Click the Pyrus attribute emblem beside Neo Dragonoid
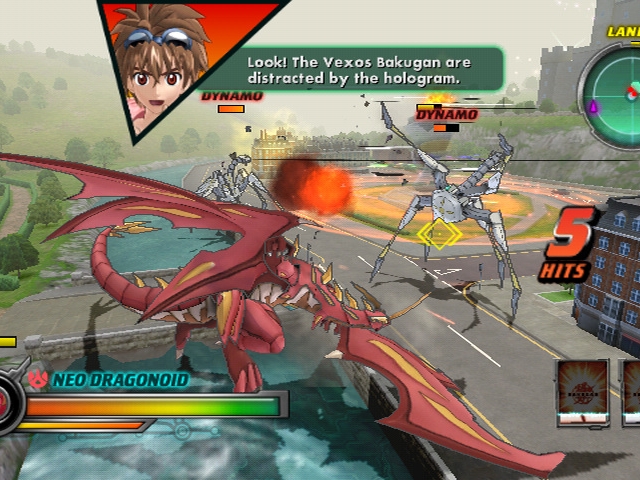 (39, 380)
